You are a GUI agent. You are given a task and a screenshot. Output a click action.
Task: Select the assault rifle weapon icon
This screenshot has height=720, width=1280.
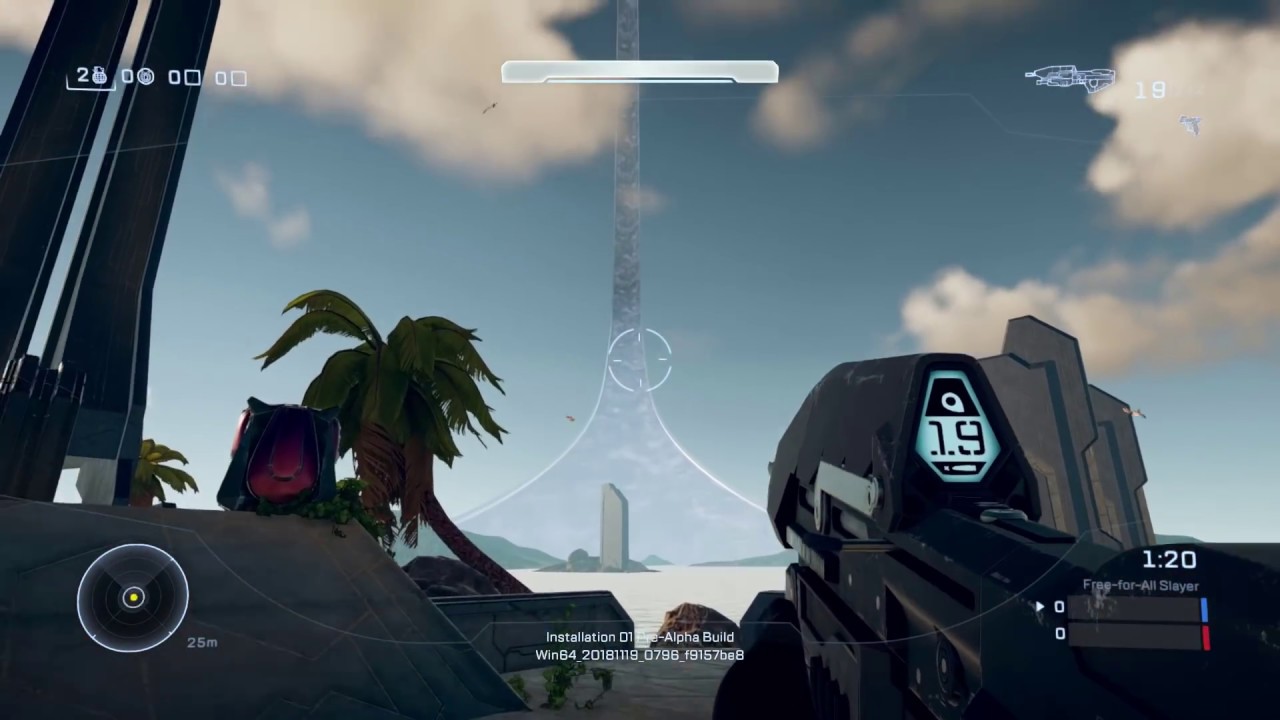click(1070, 80)
